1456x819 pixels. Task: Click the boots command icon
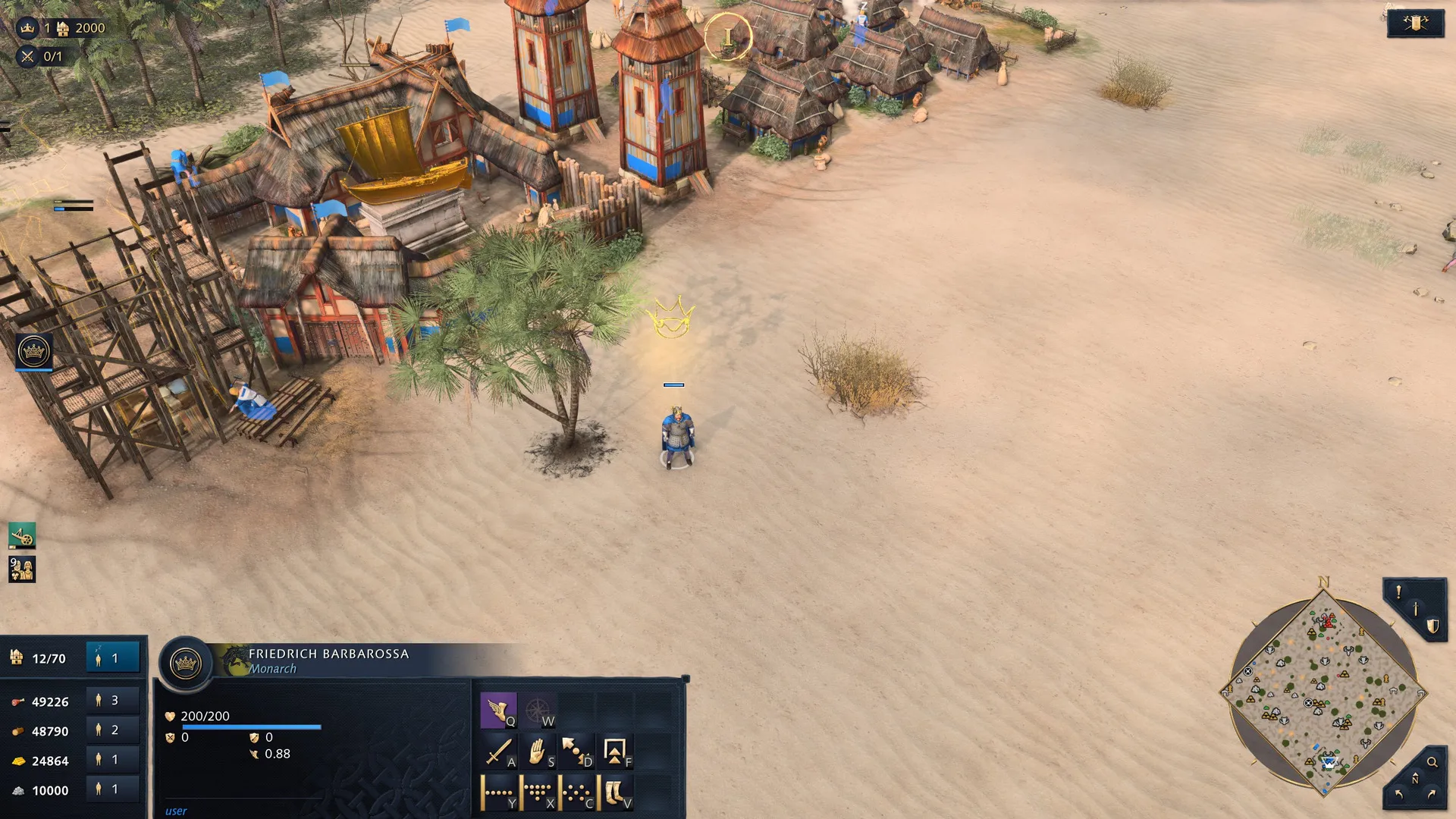[x=615, y=793]
